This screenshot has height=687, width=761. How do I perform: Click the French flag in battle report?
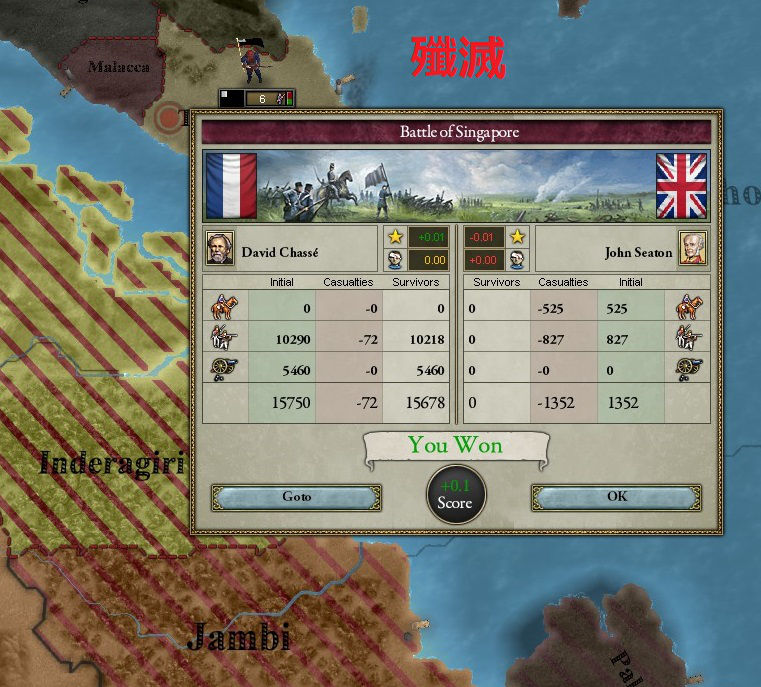click(231, 185)
